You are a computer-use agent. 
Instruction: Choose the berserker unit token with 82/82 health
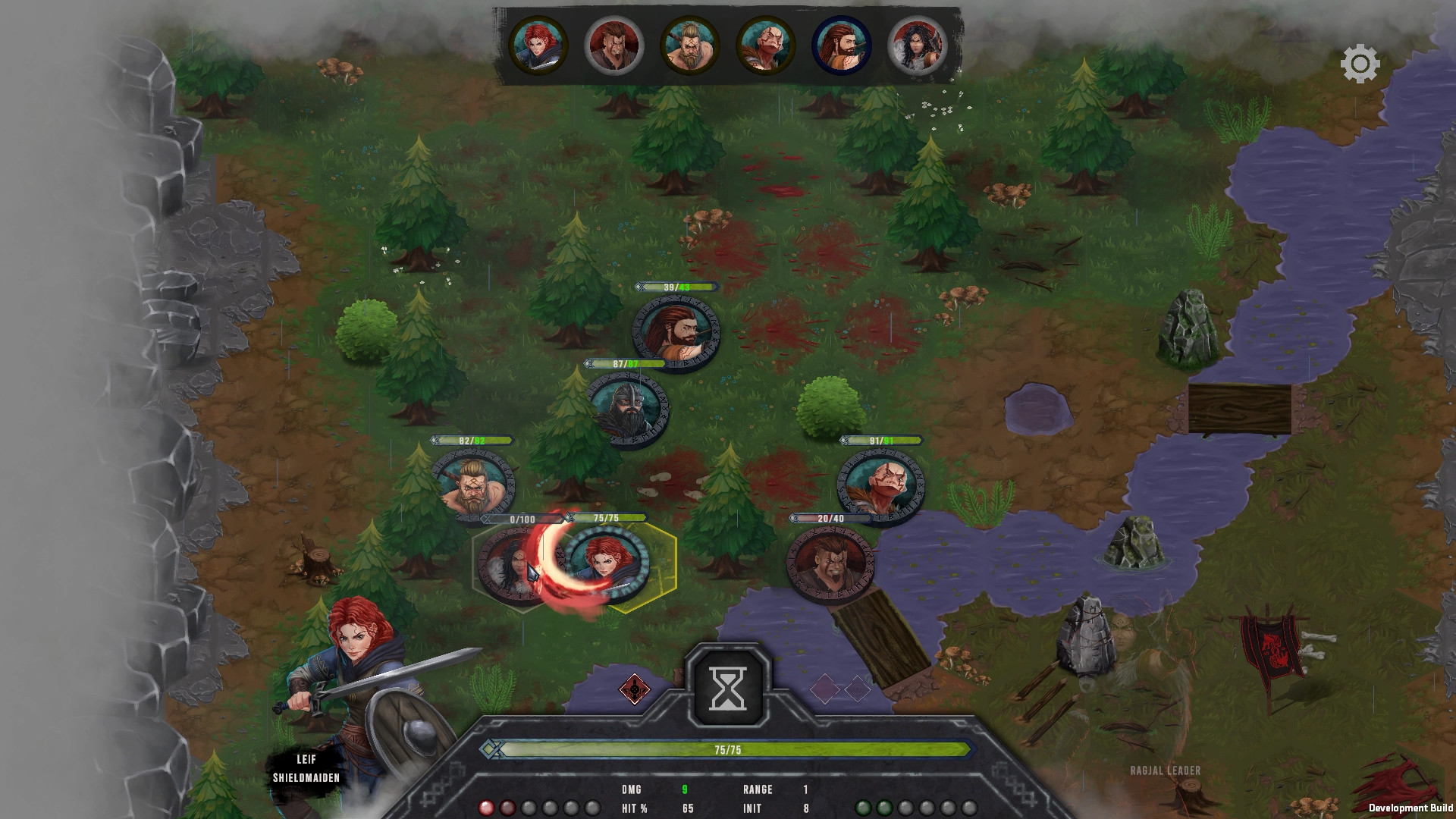click(473, 484)
